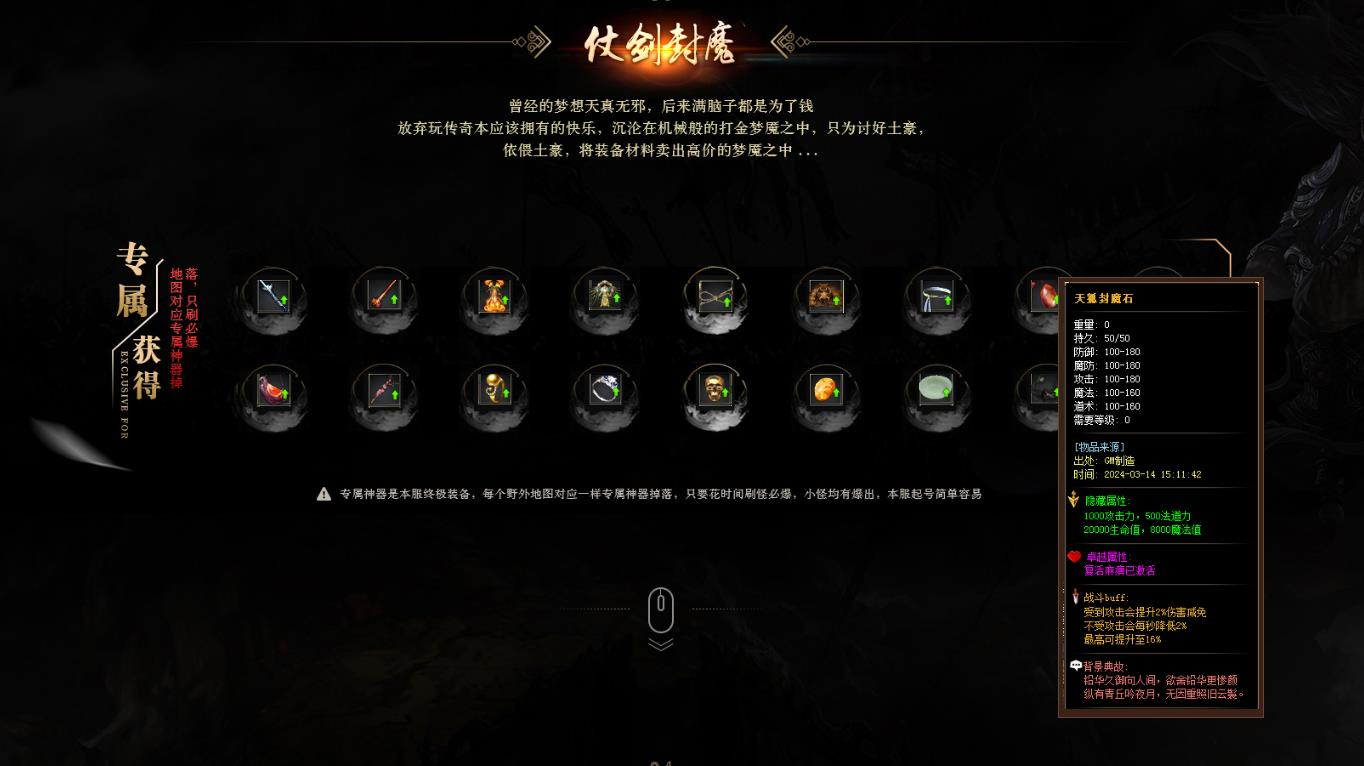
Task: Select the sickle item icon
Action: pyautogui.click(x=936, y=297)
